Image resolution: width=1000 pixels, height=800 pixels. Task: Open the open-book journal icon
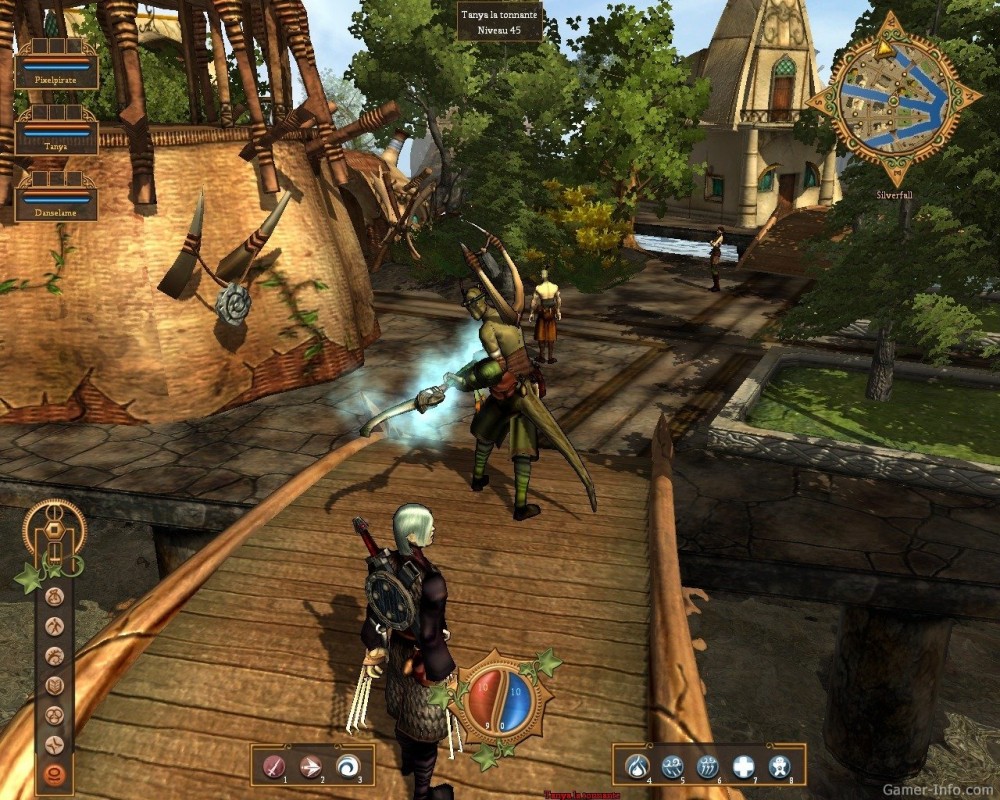[x=55, y=686]
